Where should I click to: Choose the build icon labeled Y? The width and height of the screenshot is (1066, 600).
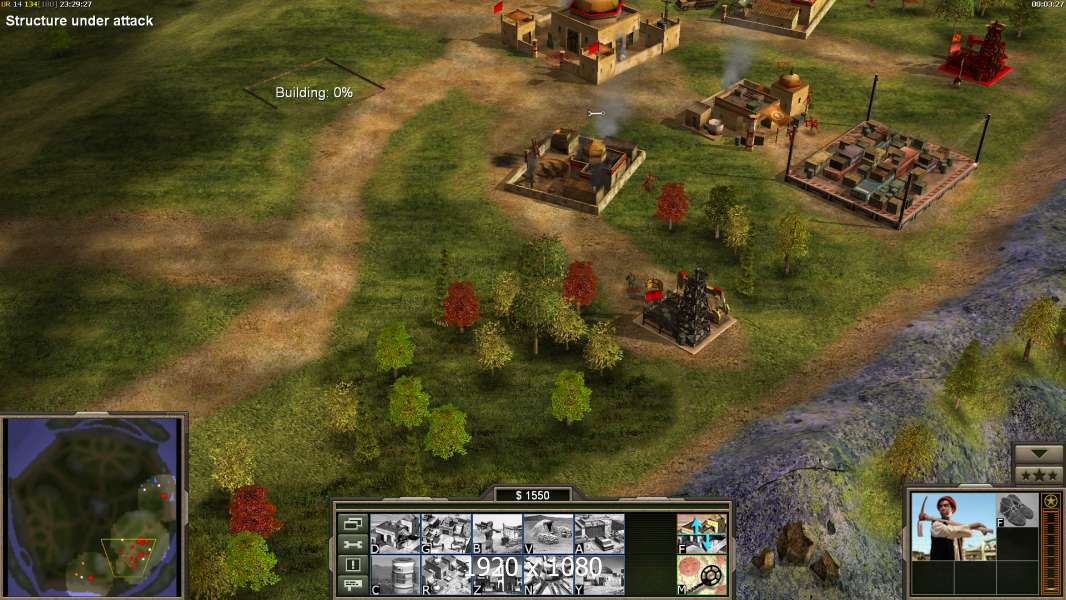coord(599,574)
